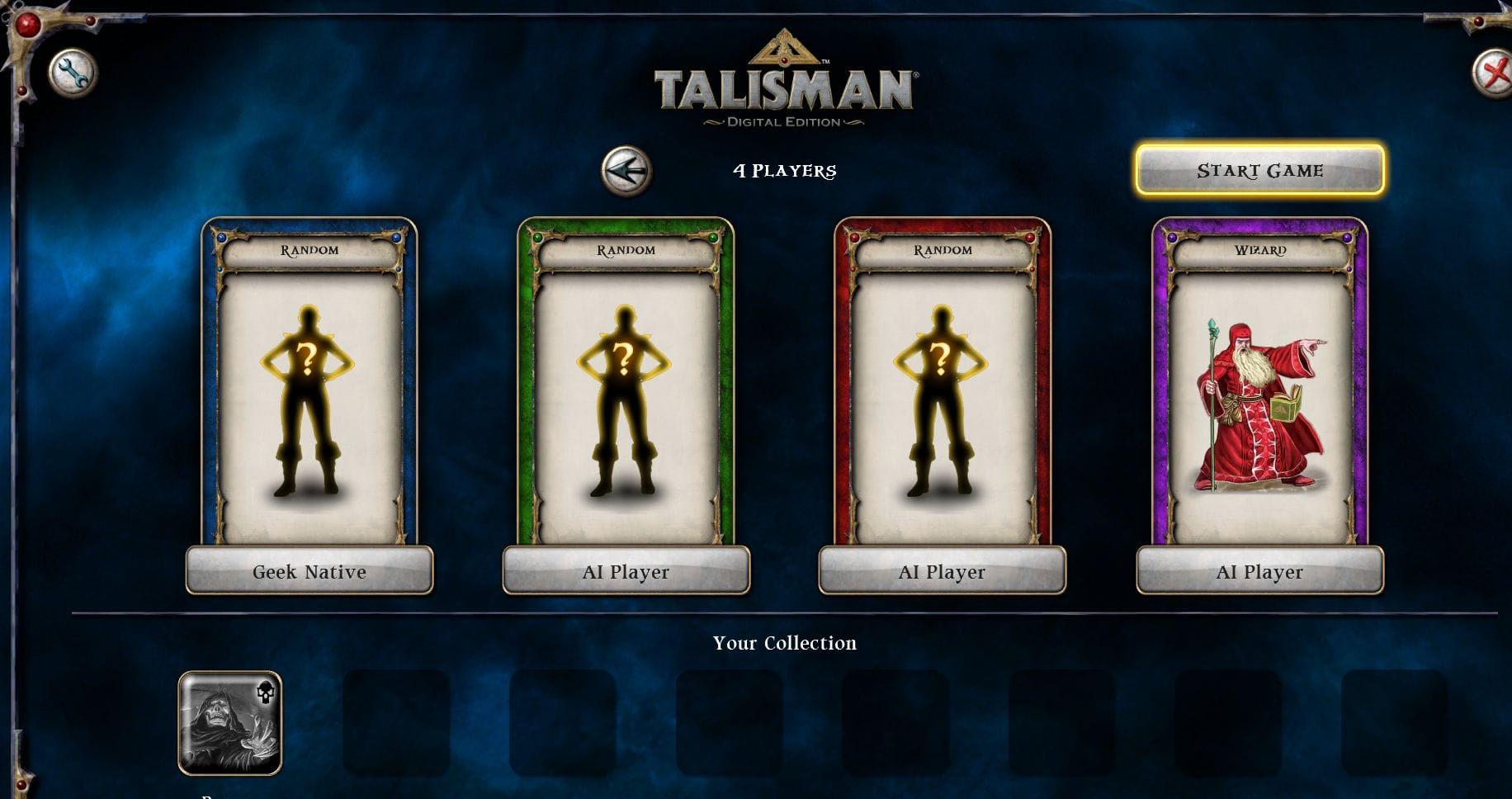The width and height of the screenshot is (1512, 799).
Task: Toggle the blue gem on Geek Native's card
Action: pos(220,238)
